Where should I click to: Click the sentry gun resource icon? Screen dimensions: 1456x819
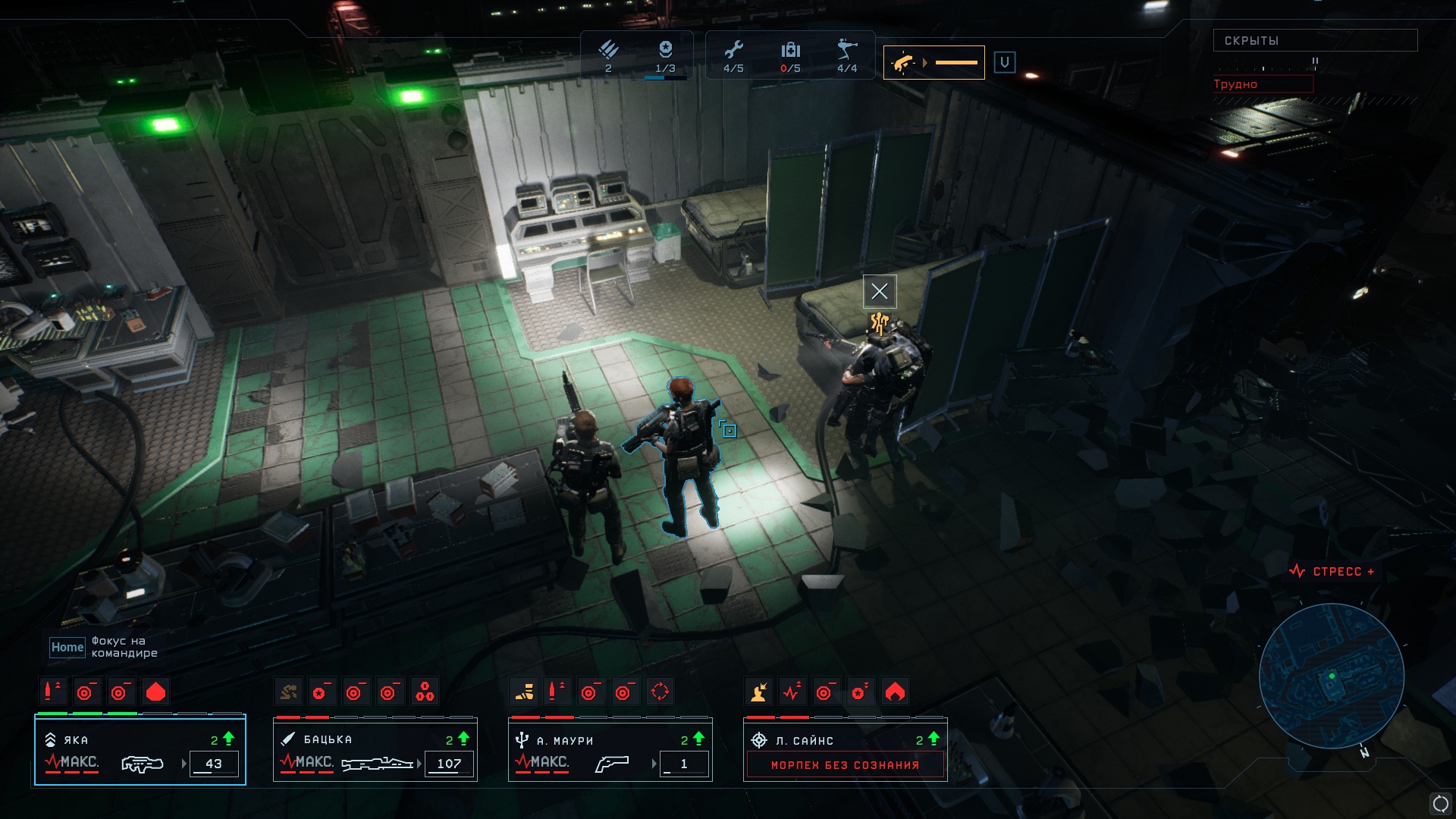click(x=847, y=50)
